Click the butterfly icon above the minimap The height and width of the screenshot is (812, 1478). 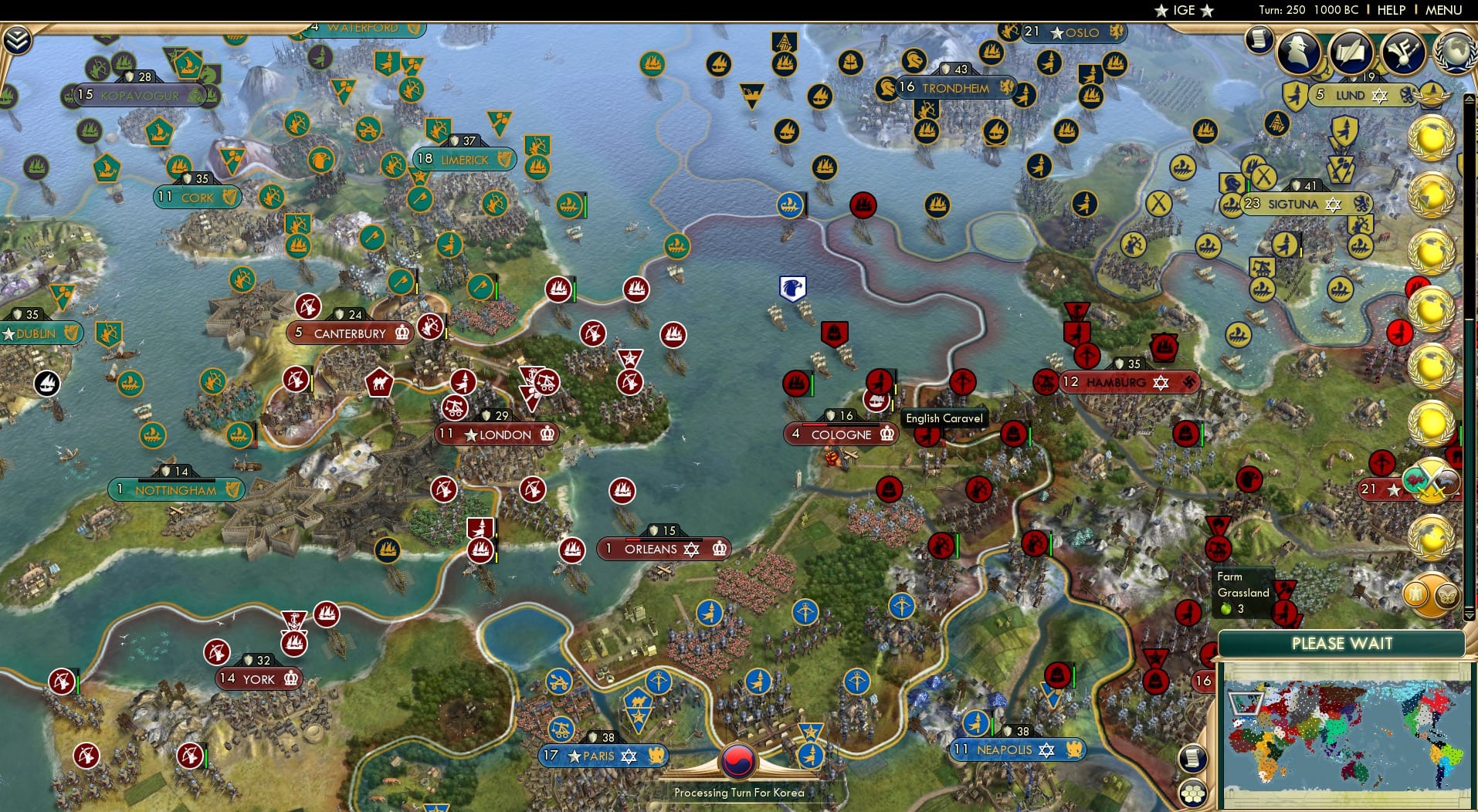[x=1446, y=596]
